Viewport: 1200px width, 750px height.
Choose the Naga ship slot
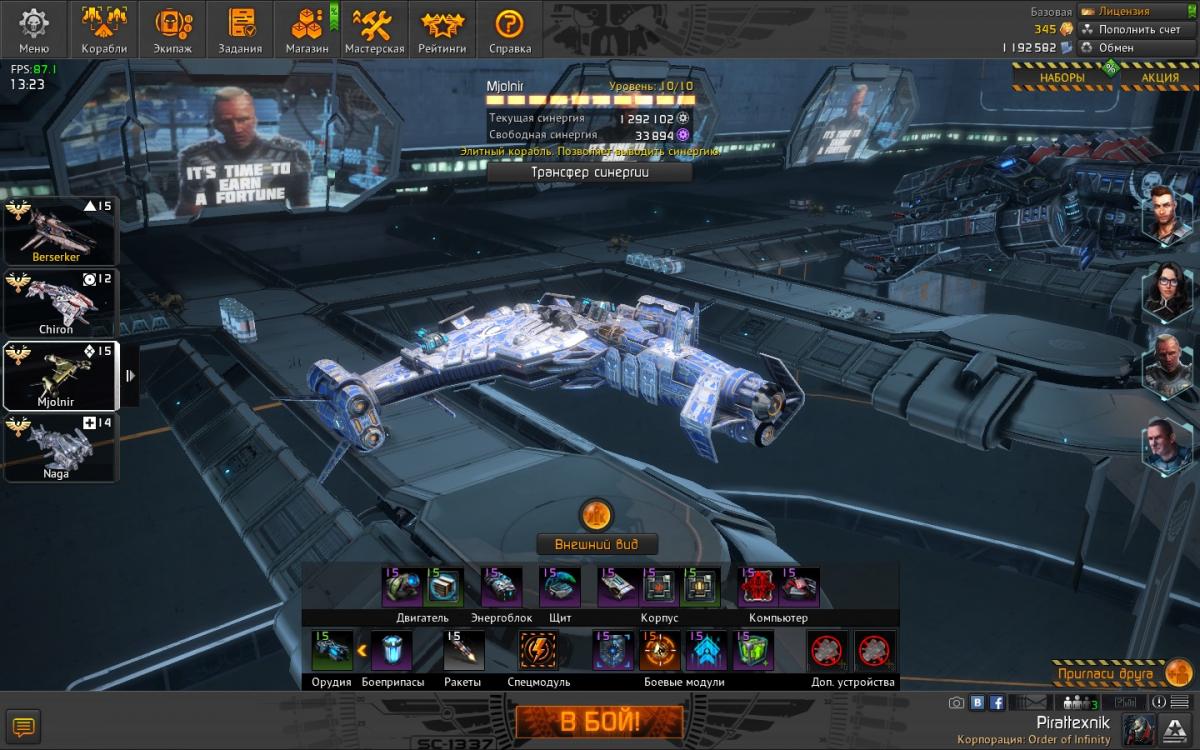[60, 447]
